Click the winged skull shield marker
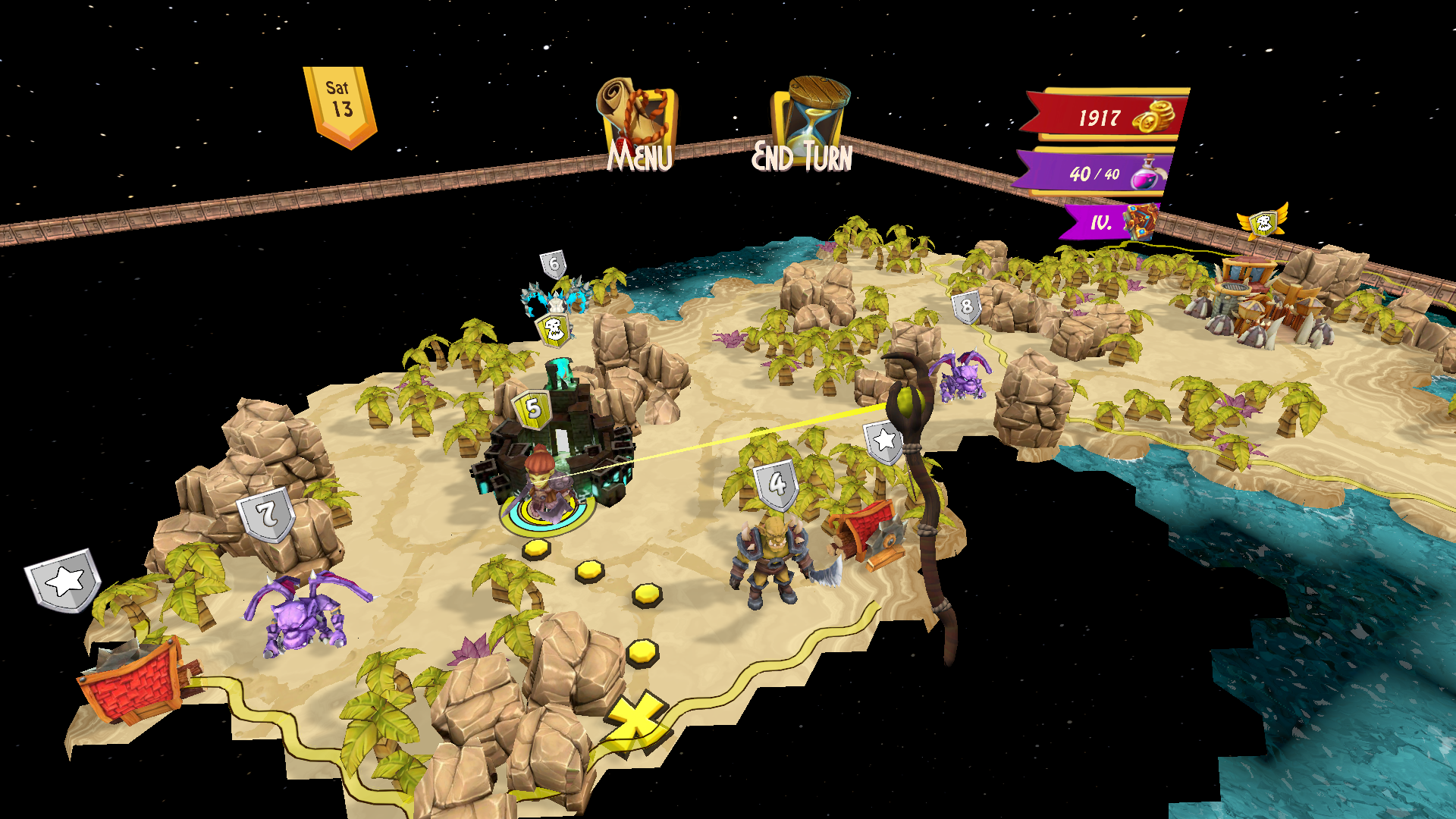This screenshot has width=1456, height=819. click(x=1263, y=223)
